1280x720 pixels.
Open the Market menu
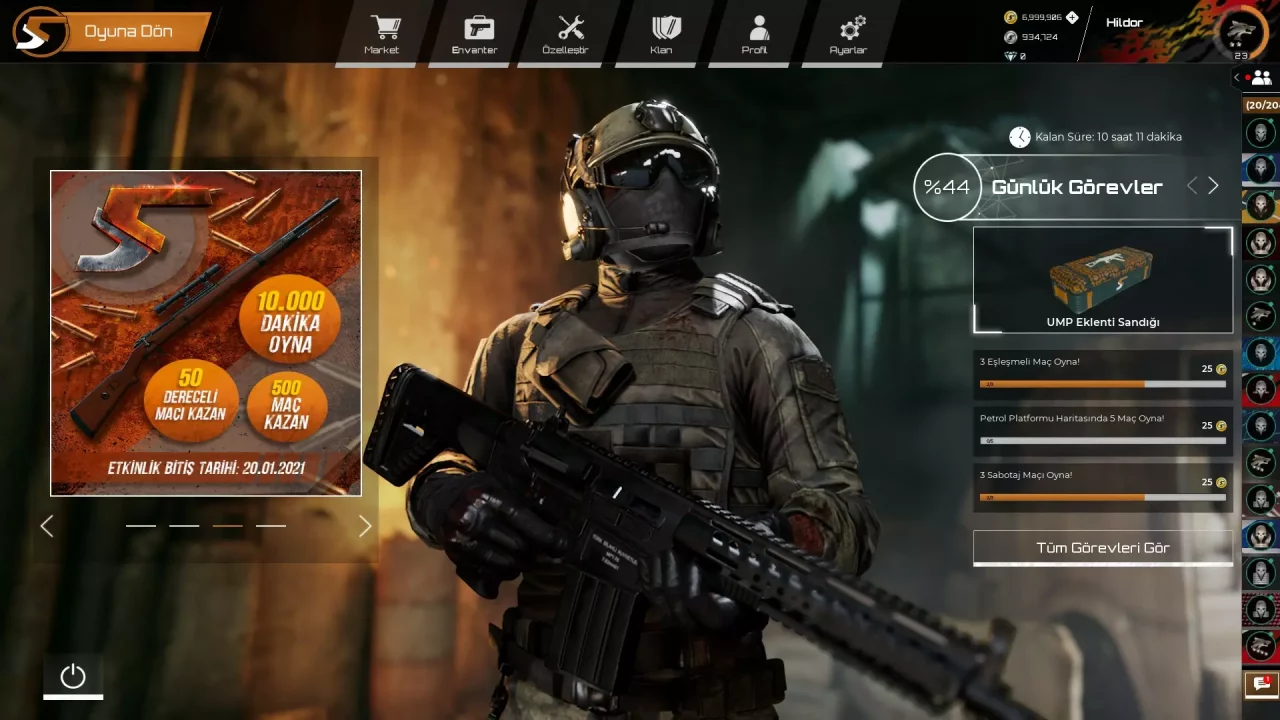click(383, 34)
